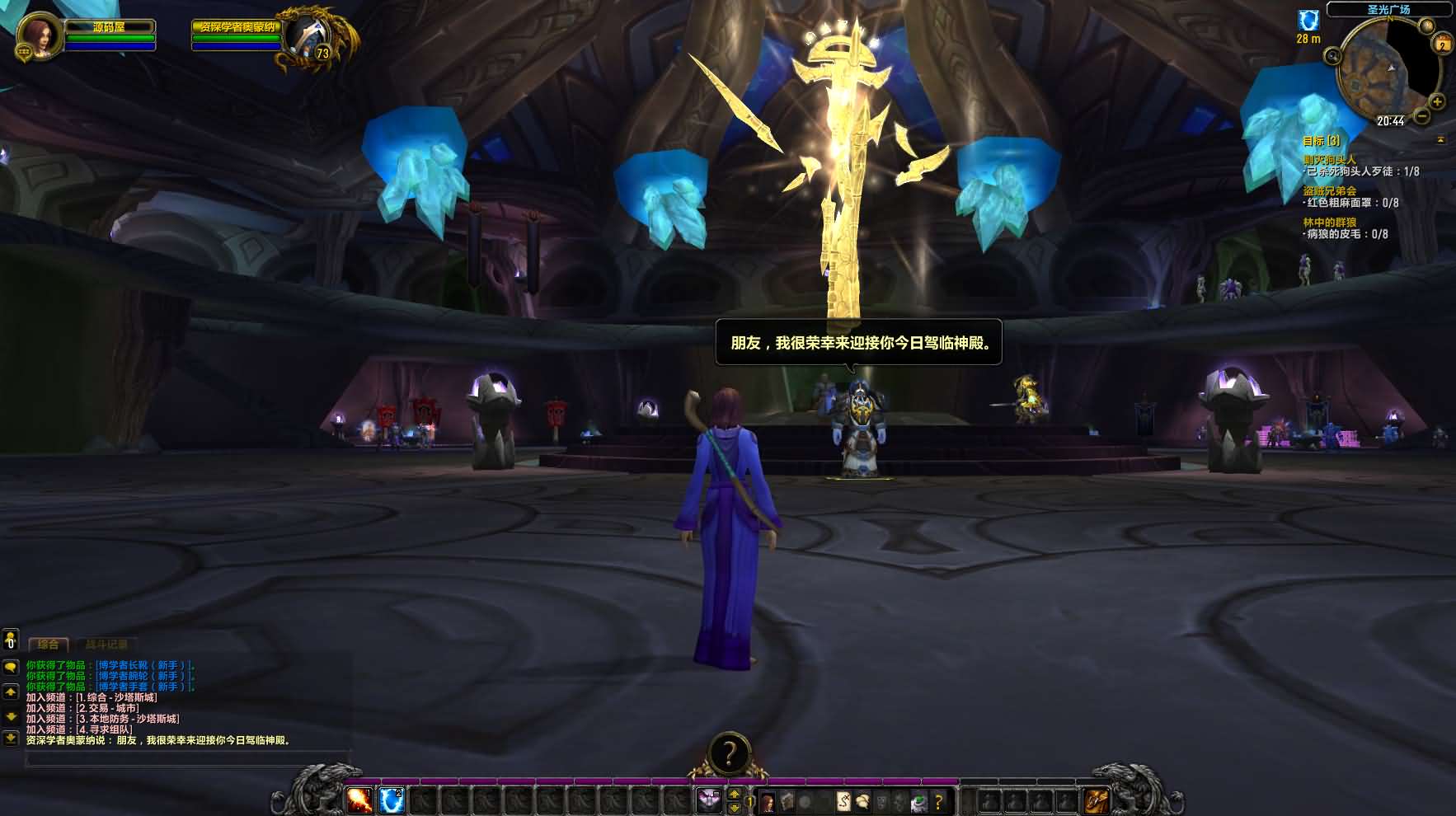Zoom in on the minimap
This screenshot has width=1456, height=816.
(1437, 101)
